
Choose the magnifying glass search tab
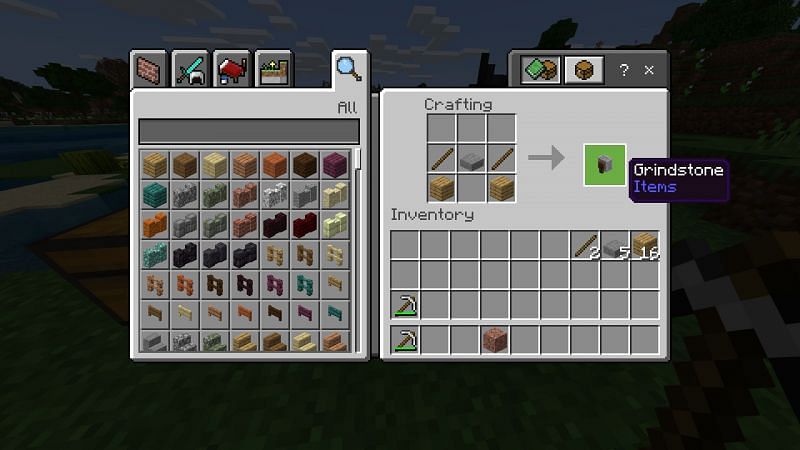pos(348,69)
